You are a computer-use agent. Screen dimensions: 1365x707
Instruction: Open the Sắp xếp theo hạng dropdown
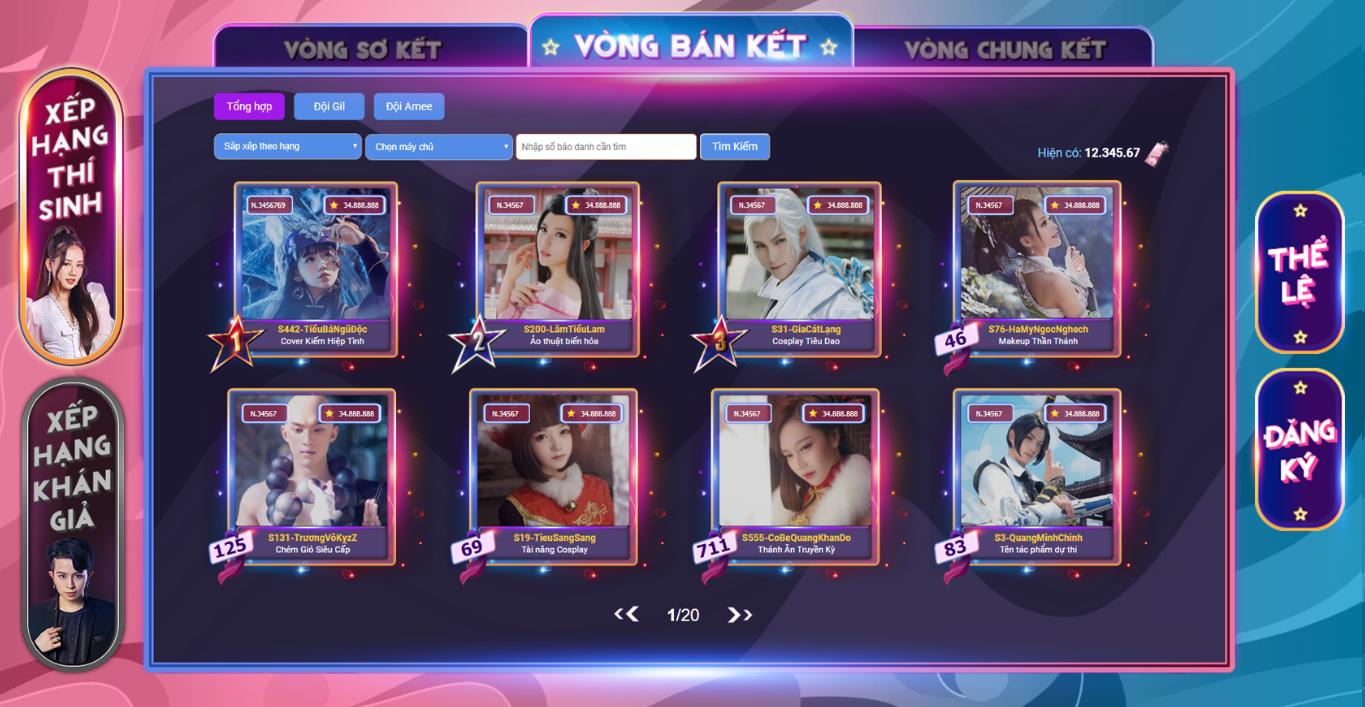tap(287, 147)
